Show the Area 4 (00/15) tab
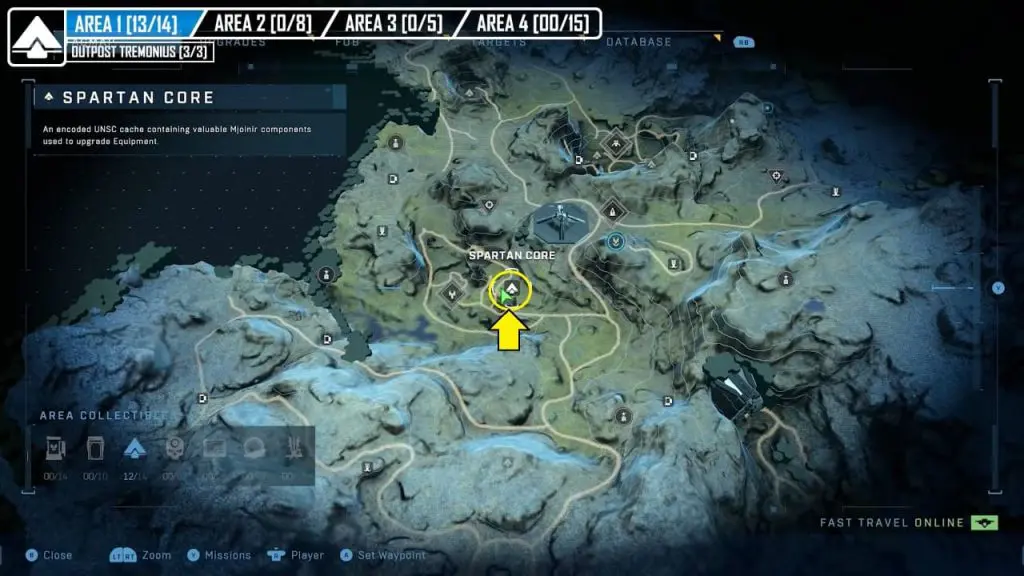The image size is (1024, 576). click(532, 23)
